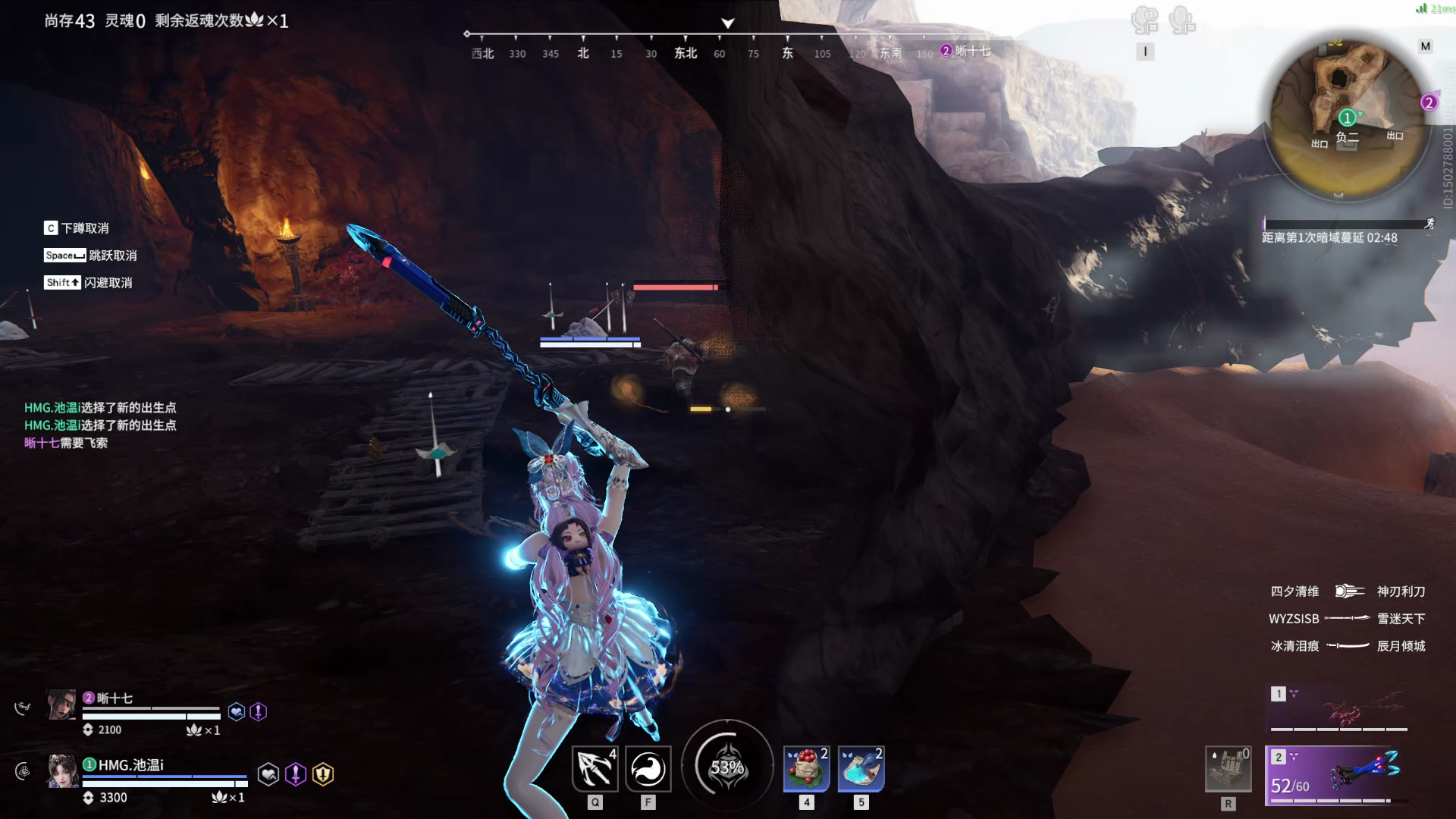The image size is (1456, 819).
Task: Select the purple ranged weapon with 52/60 ammo
Action: (x=1338, y=775)
